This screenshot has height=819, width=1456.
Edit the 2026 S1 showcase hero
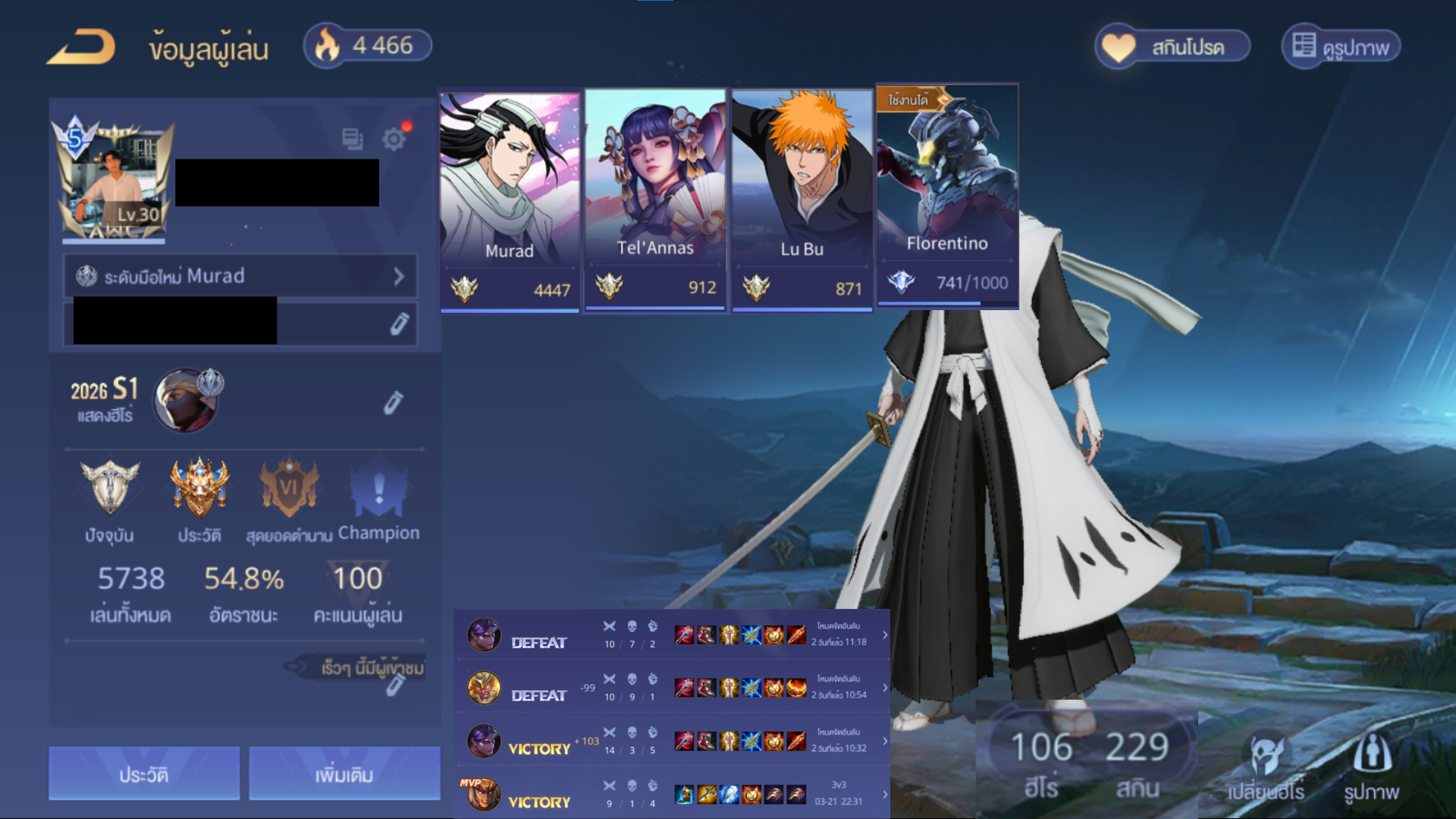click(x=393, y=403)
